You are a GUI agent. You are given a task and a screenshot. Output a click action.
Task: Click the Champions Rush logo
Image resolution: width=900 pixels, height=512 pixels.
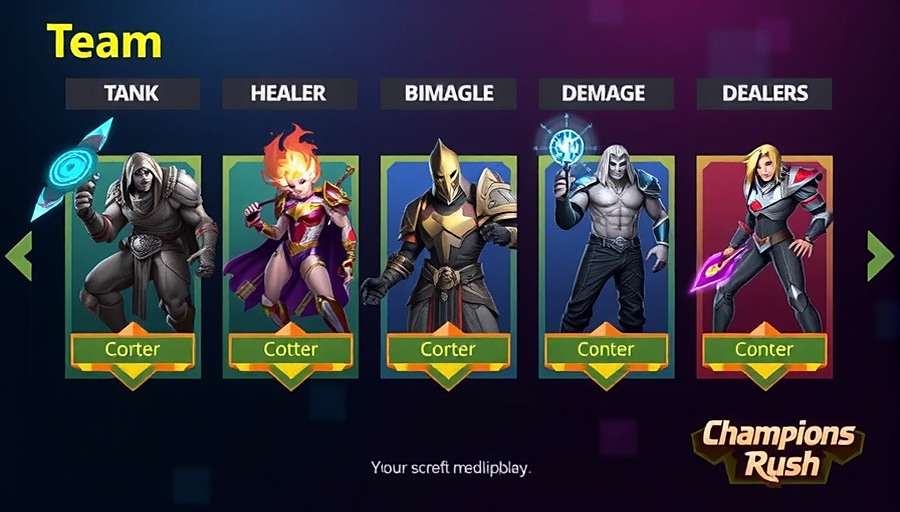coord(779,449)
